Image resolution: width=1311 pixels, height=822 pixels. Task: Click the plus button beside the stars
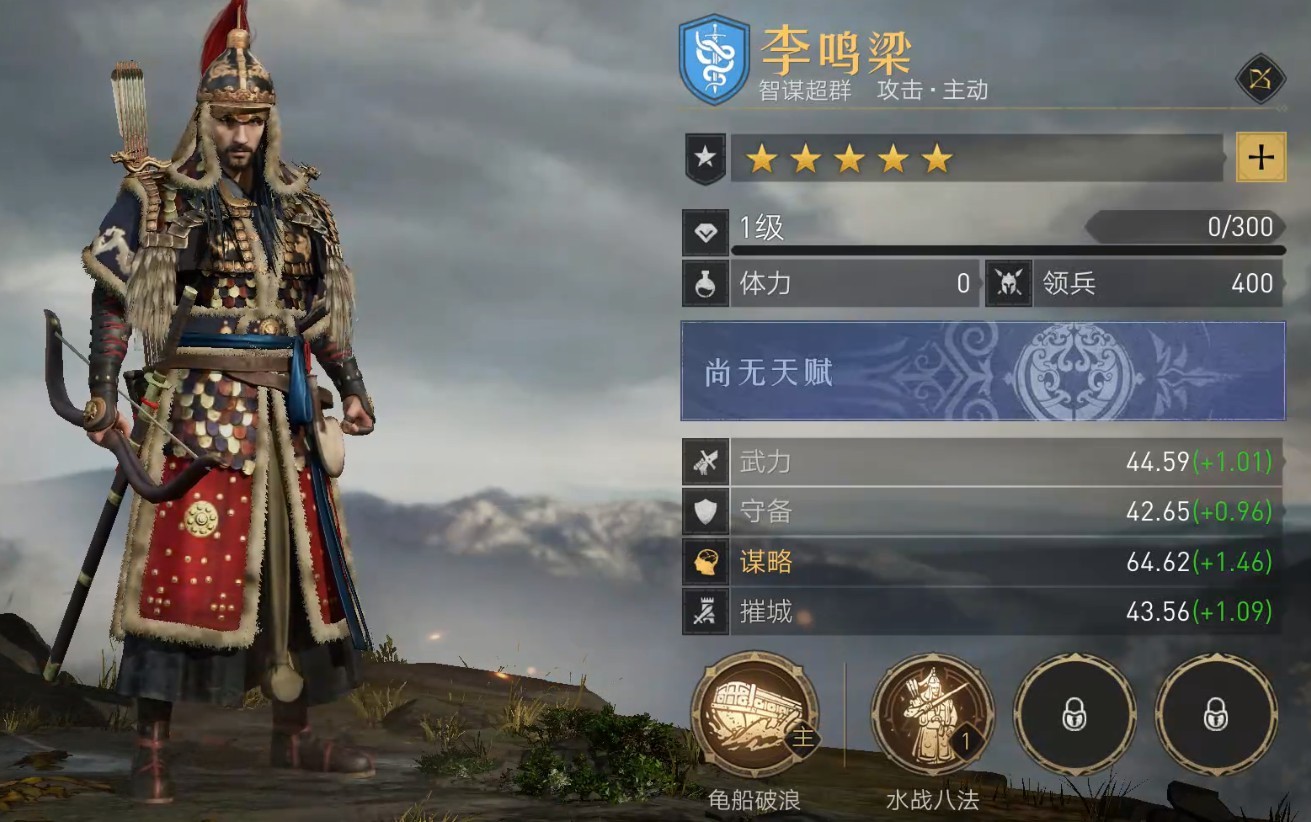(x=1261, y=158)
